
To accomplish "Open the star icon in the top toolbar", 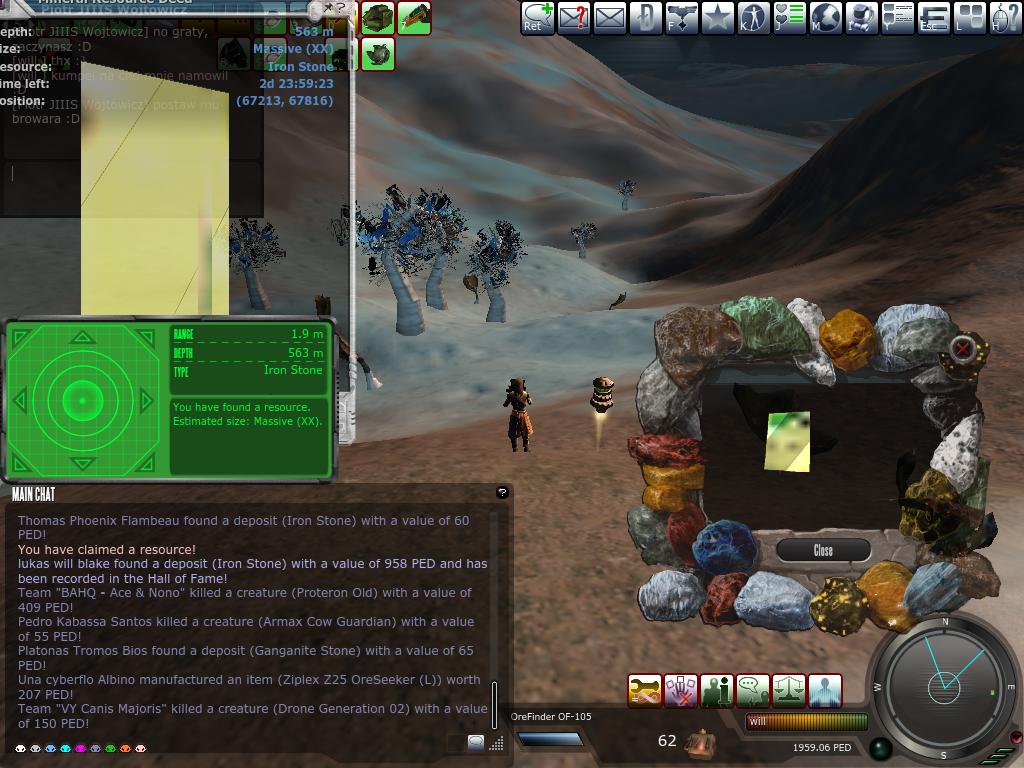I will click(x=717, y=18).
